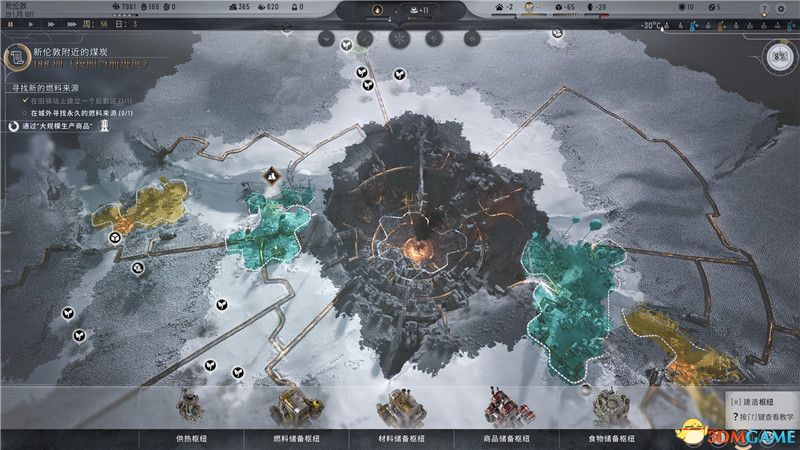Open the central flame generator panel
The width and height of the screenshot is (800, 450).
[x=378, y=10]
